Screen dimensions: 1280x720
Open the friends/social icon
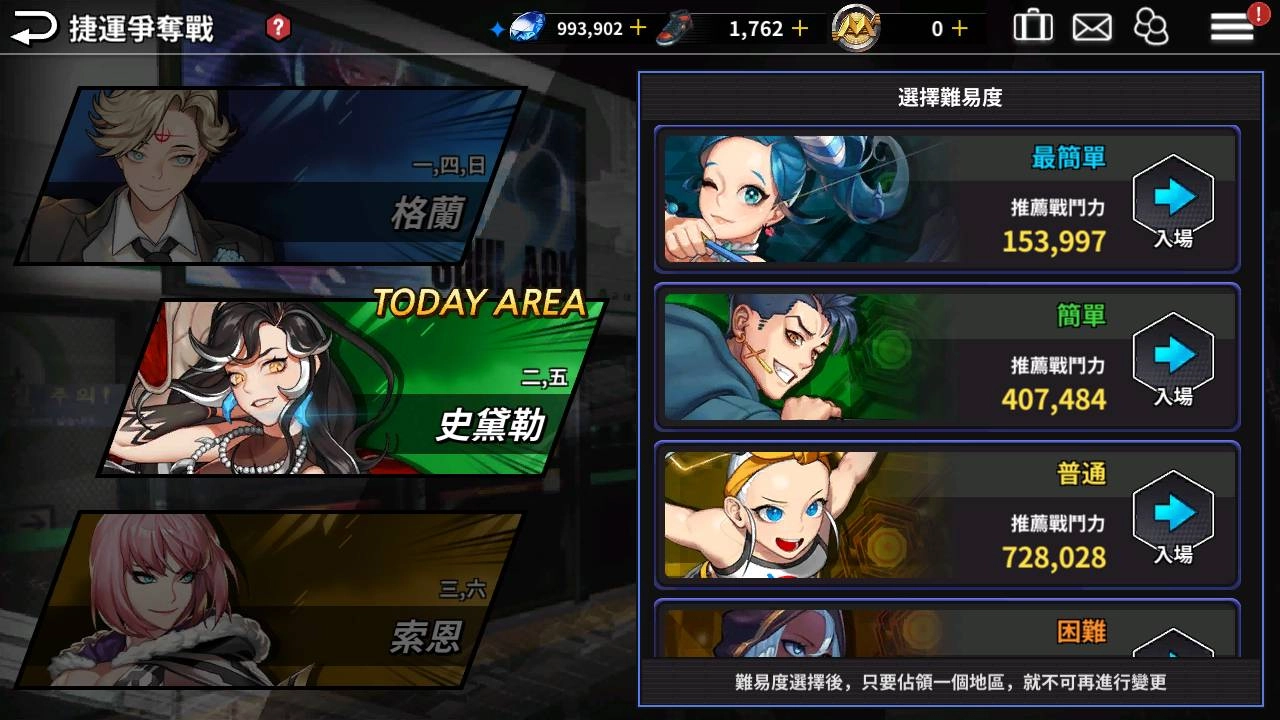click(x=1152, y=27)
